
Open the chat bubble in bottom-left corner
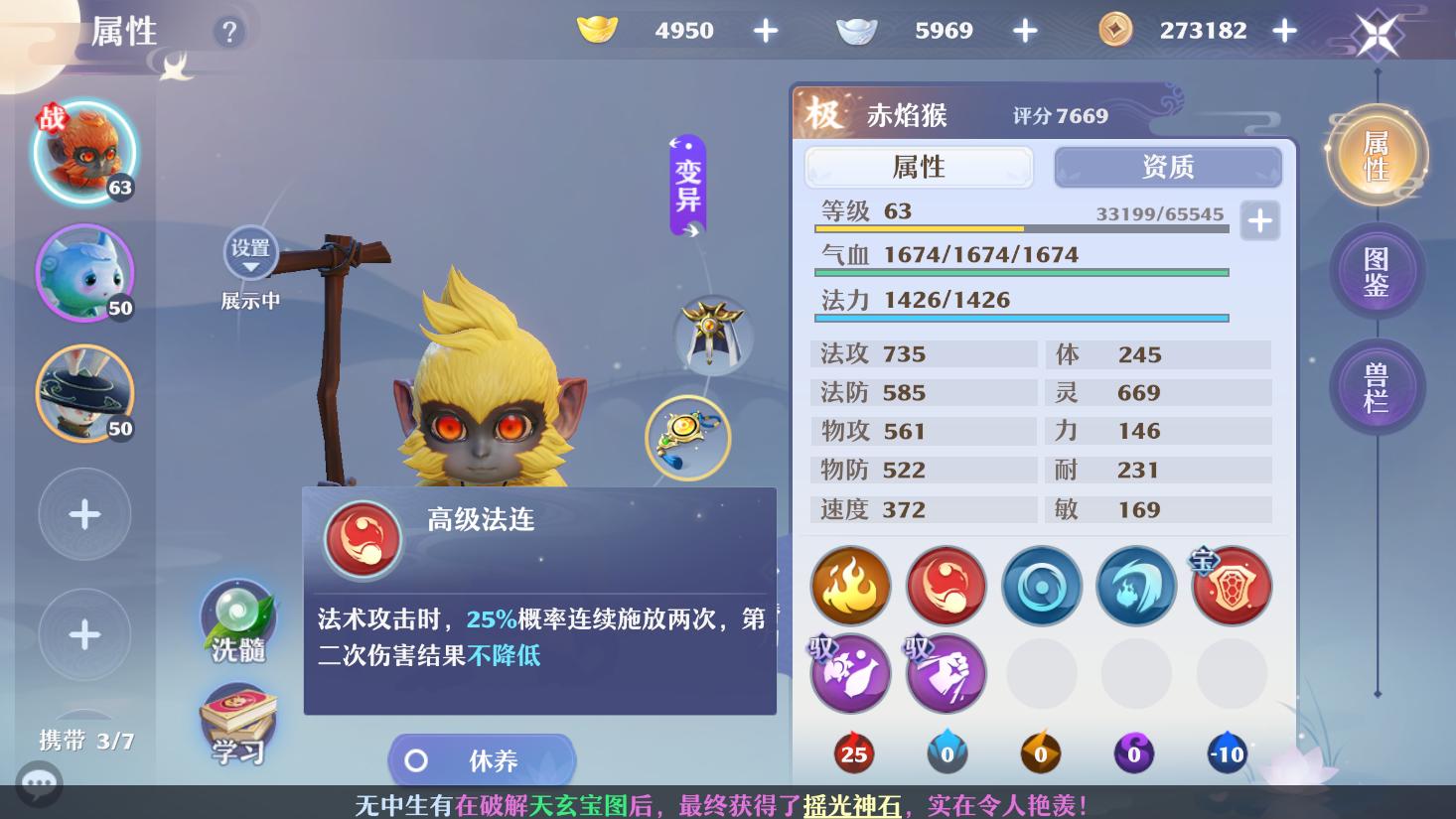[40, 784]
